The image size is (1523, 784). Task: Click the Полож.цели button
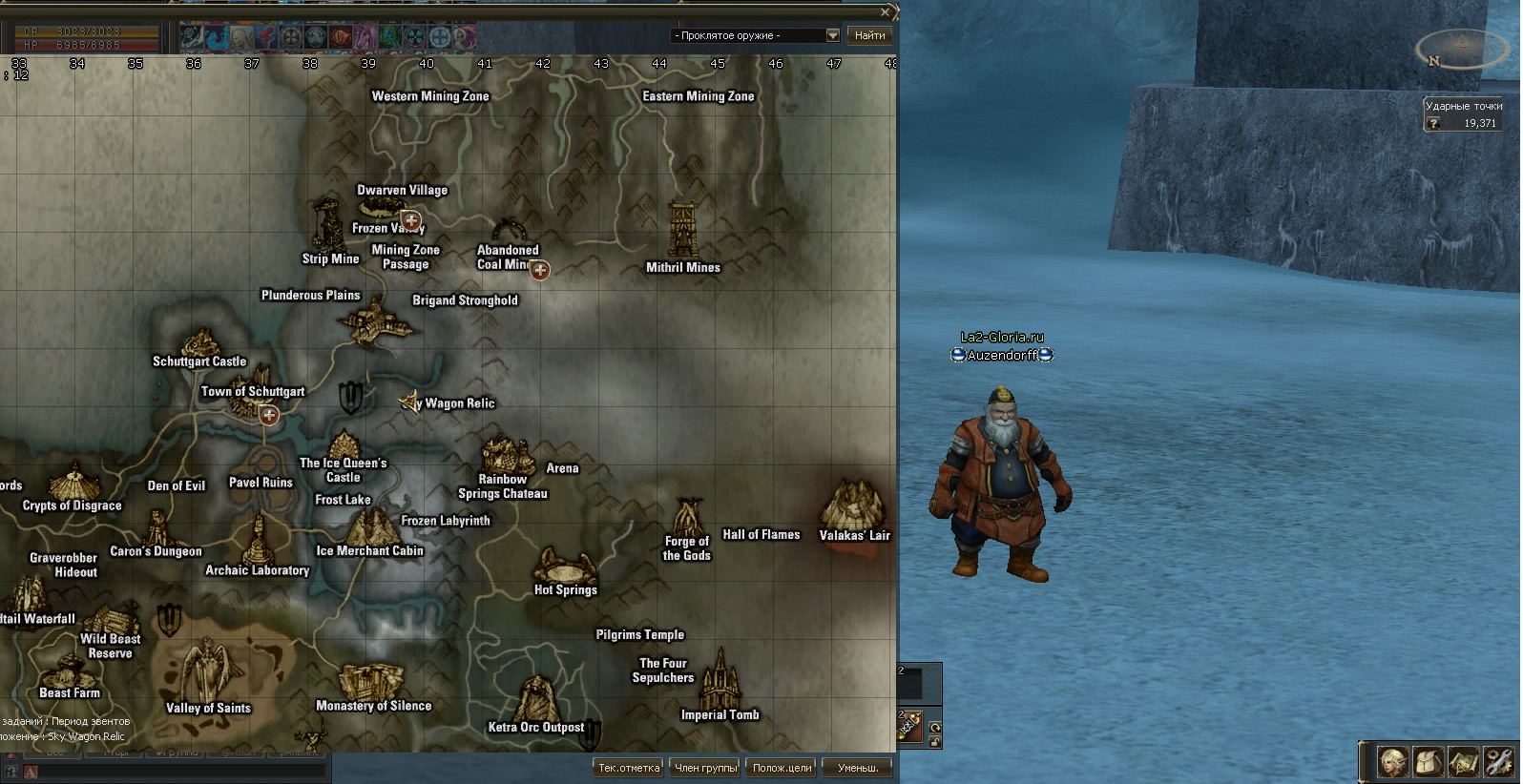pyautogui.click(x=782, y=767)
